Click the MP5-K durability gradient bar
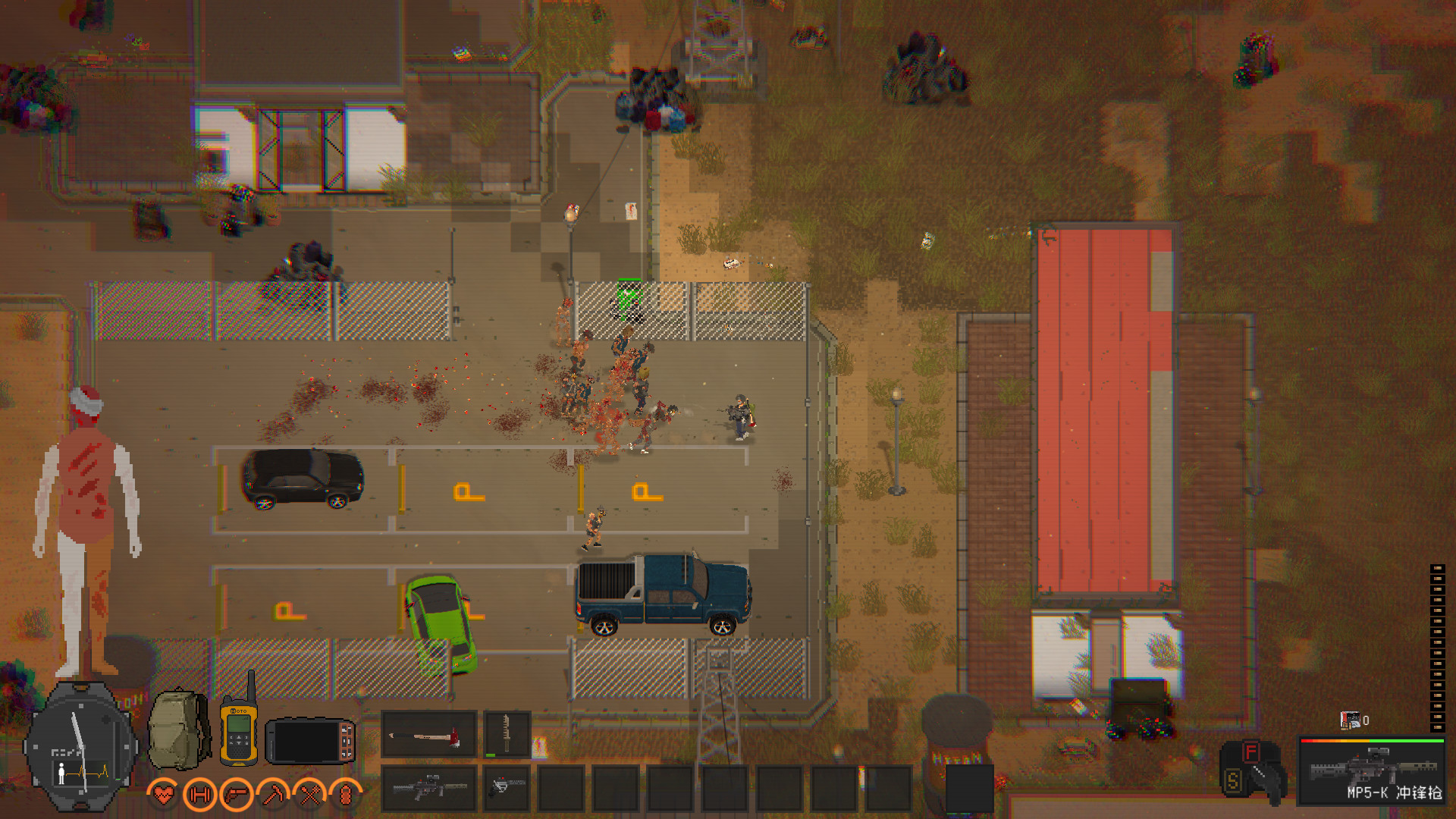The image size is (1456, 819). [x=1373, y=741]
